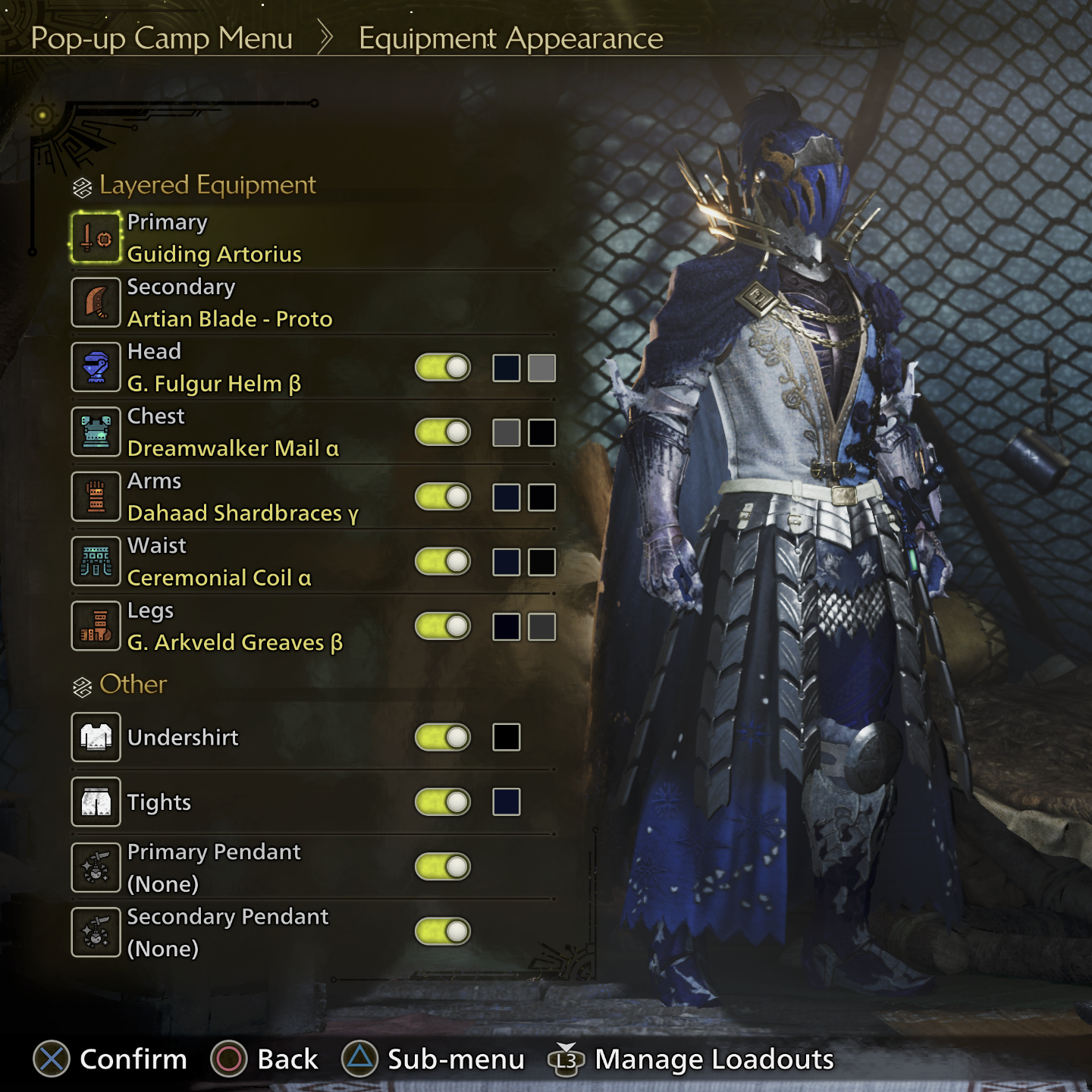Toggle the Secondary Pendant switch
The width and height of the screenshot is (1092, 1092).
point(443,931)
